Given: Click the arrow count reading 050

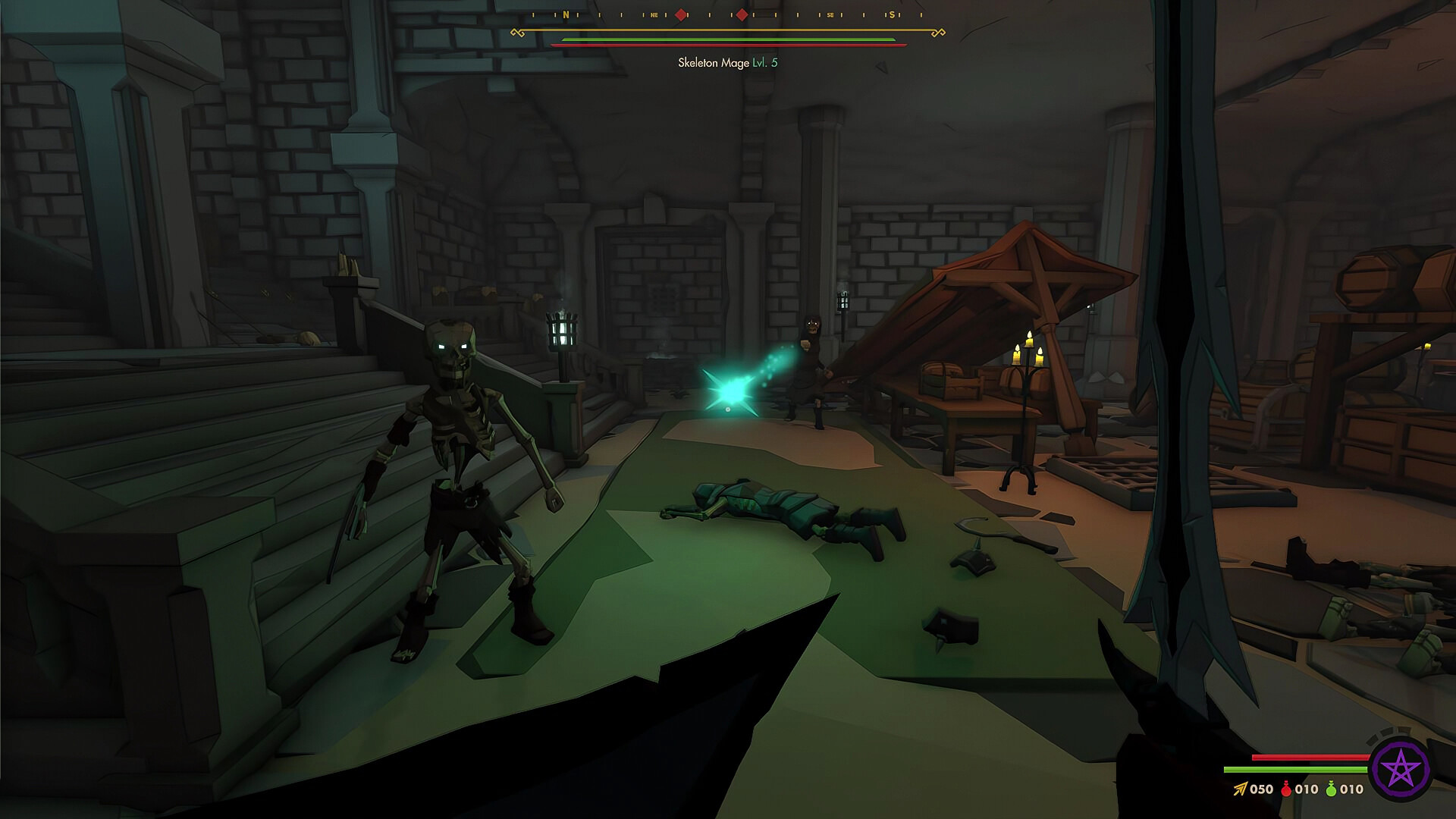Looking at the screenshot, I should pyautogui.click(x=1262, y=789).
